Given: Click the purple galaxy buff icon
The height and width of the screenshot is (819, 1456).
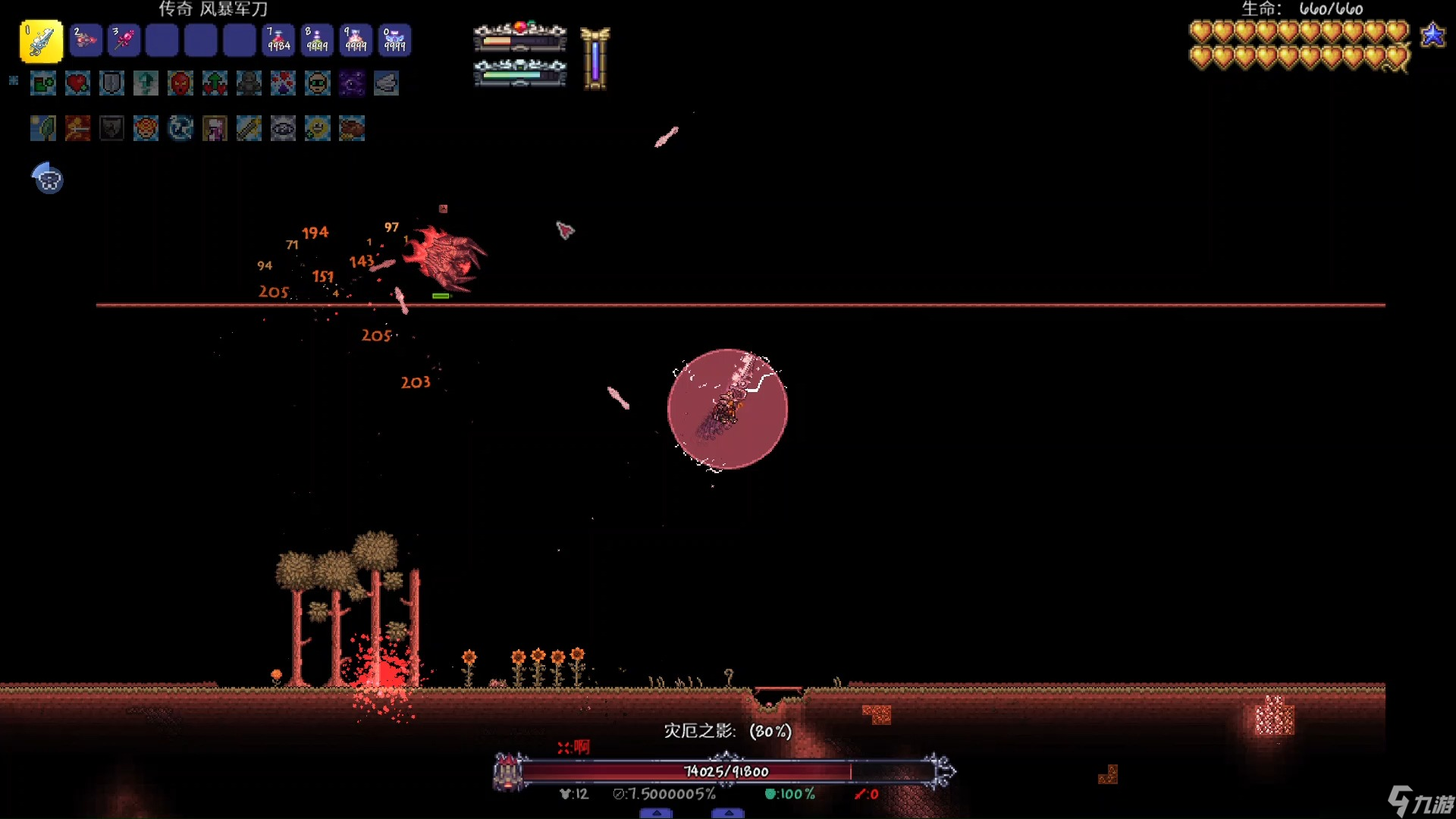Looking at the screenshot, I should pos(352,83).
